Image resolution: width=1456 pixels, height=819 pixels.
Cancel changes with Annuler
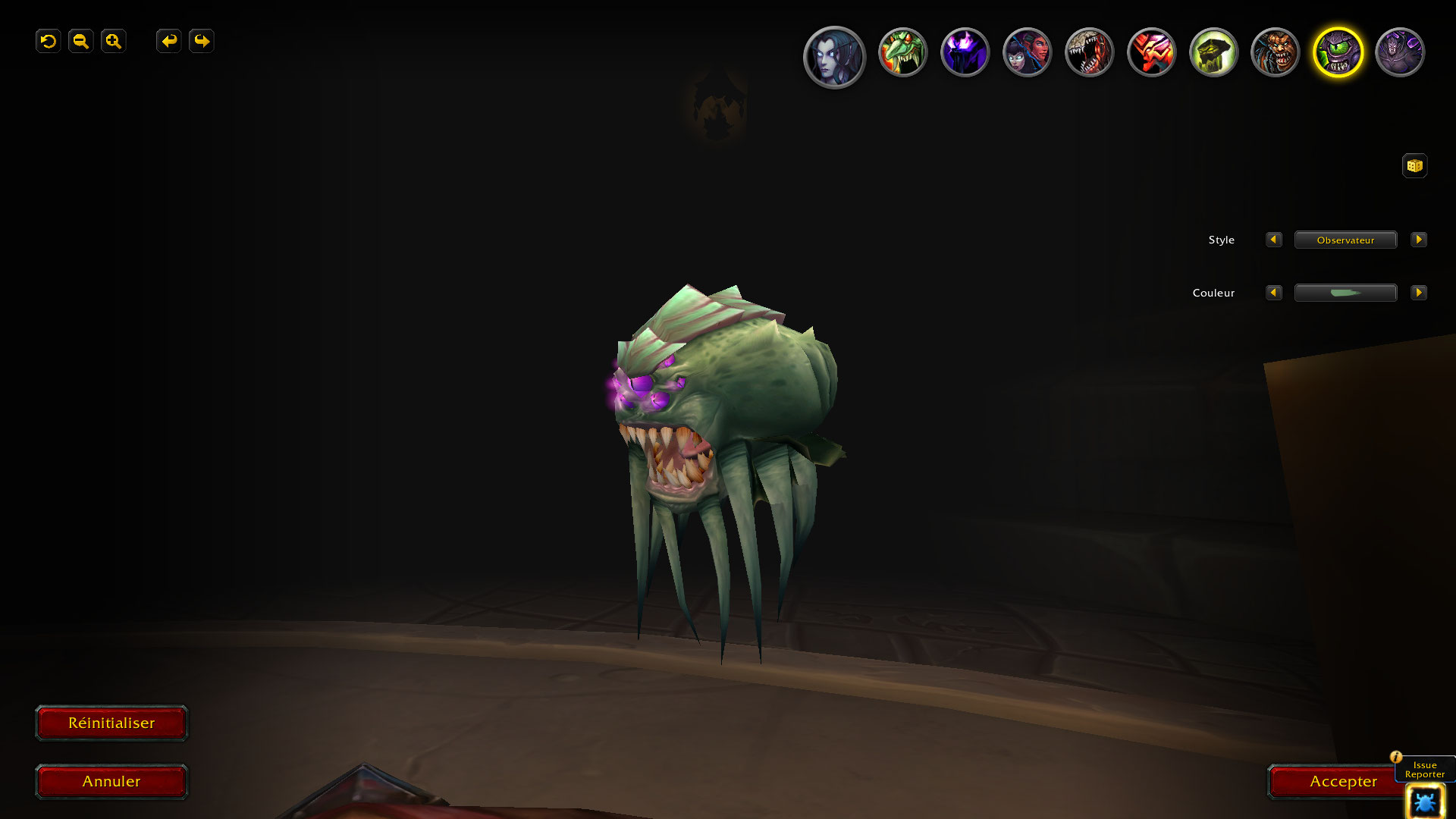click(111, 781)
